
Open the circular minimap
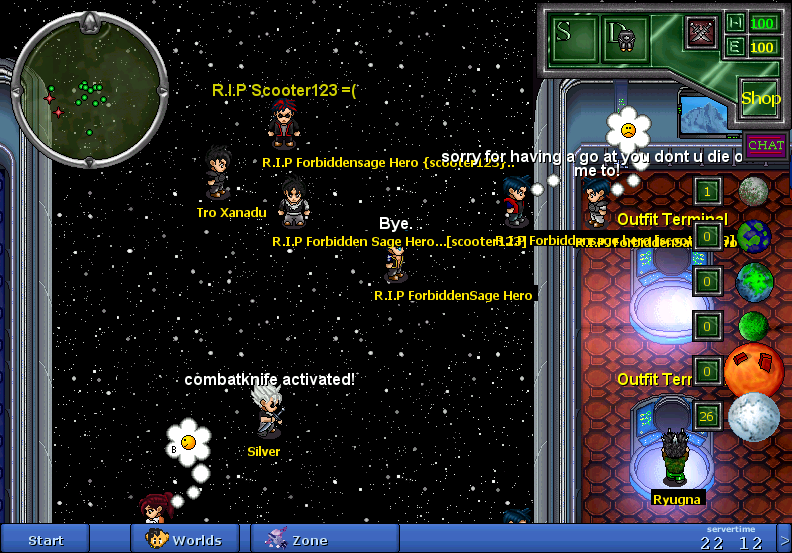(x=90, y=90)
